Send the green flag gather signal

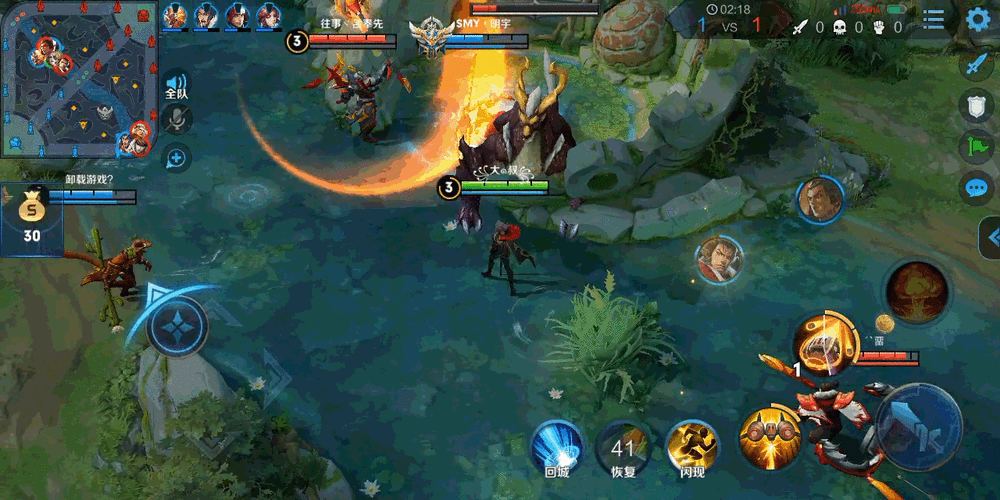click(x=976, y=147)
